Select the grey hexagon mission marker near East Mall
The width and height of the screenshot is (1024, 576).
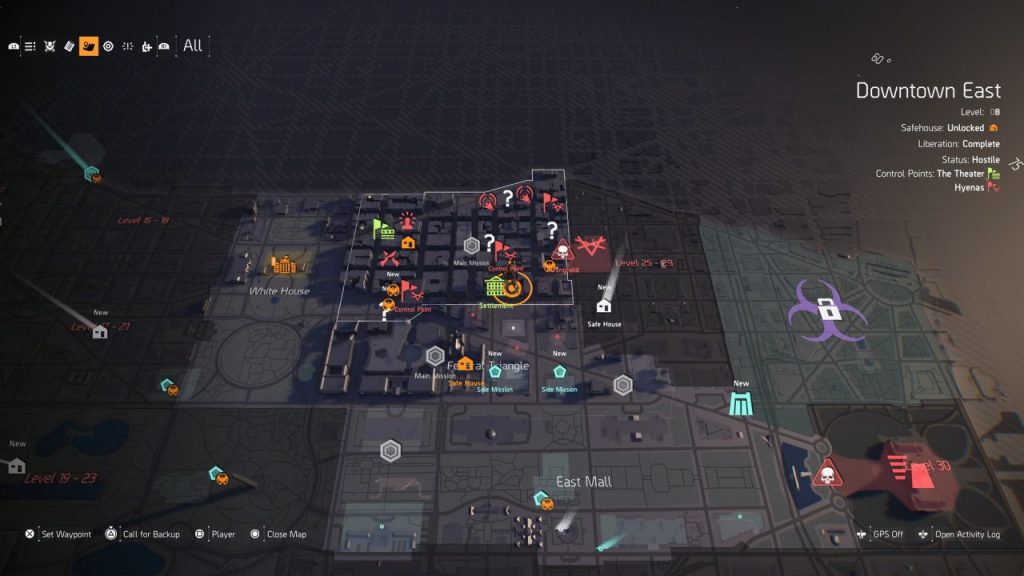point(390,451)
